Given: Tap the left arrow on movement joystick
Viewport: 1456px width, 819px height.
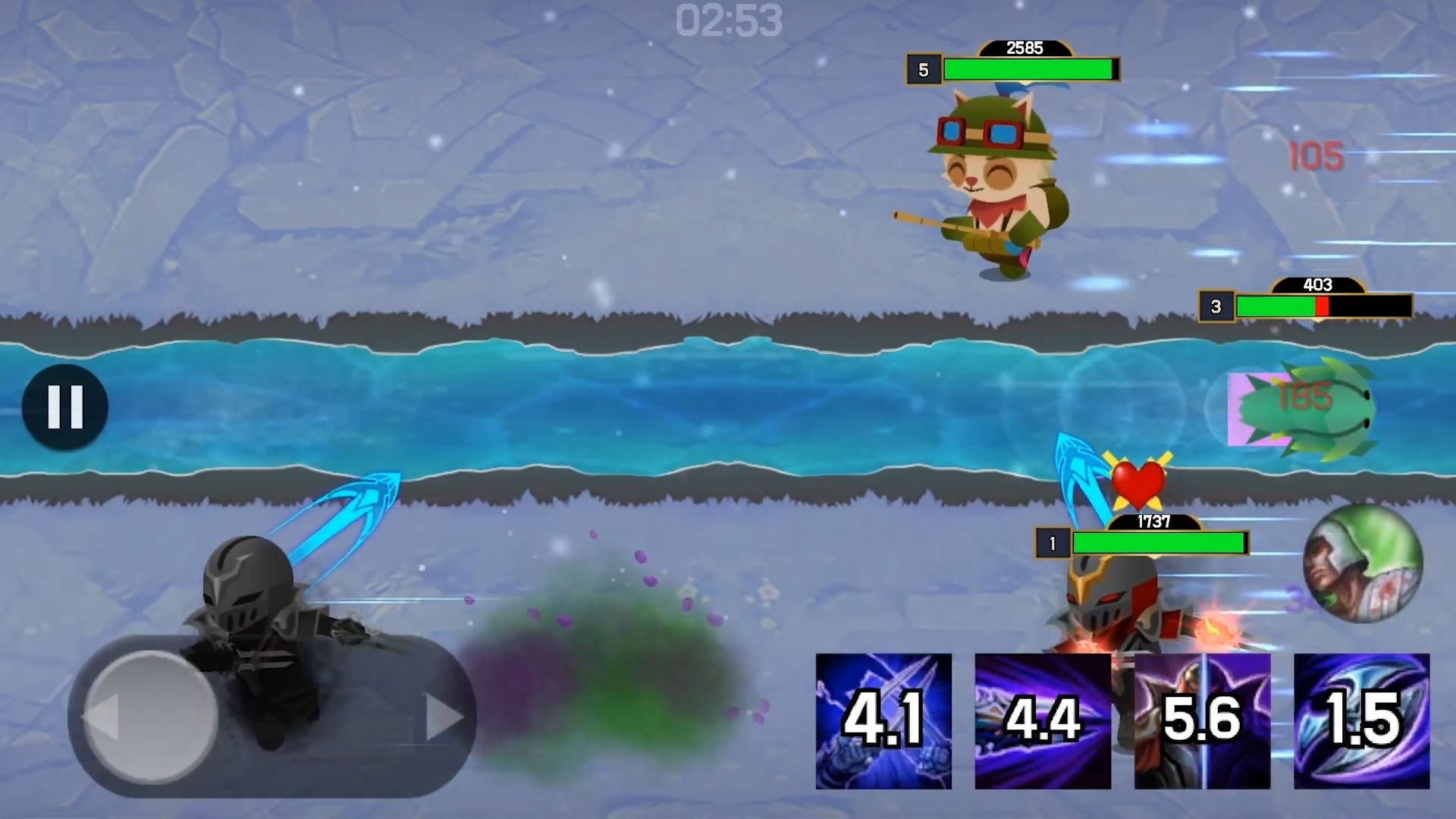Looking at the screenshot, I should click(102, 717).
